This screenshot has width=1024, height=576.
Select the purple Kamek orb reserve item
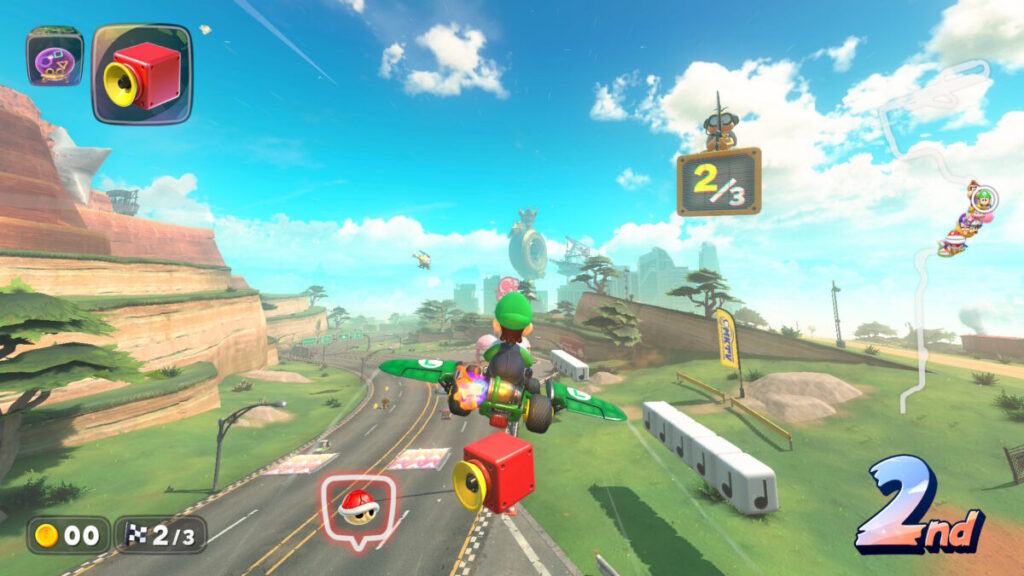click(54, 58)
